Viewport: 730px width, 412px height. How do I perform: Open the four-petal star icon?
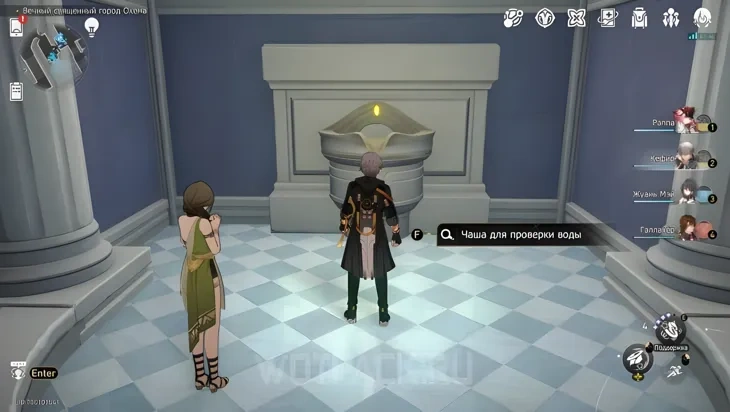(x=577, y=18)
